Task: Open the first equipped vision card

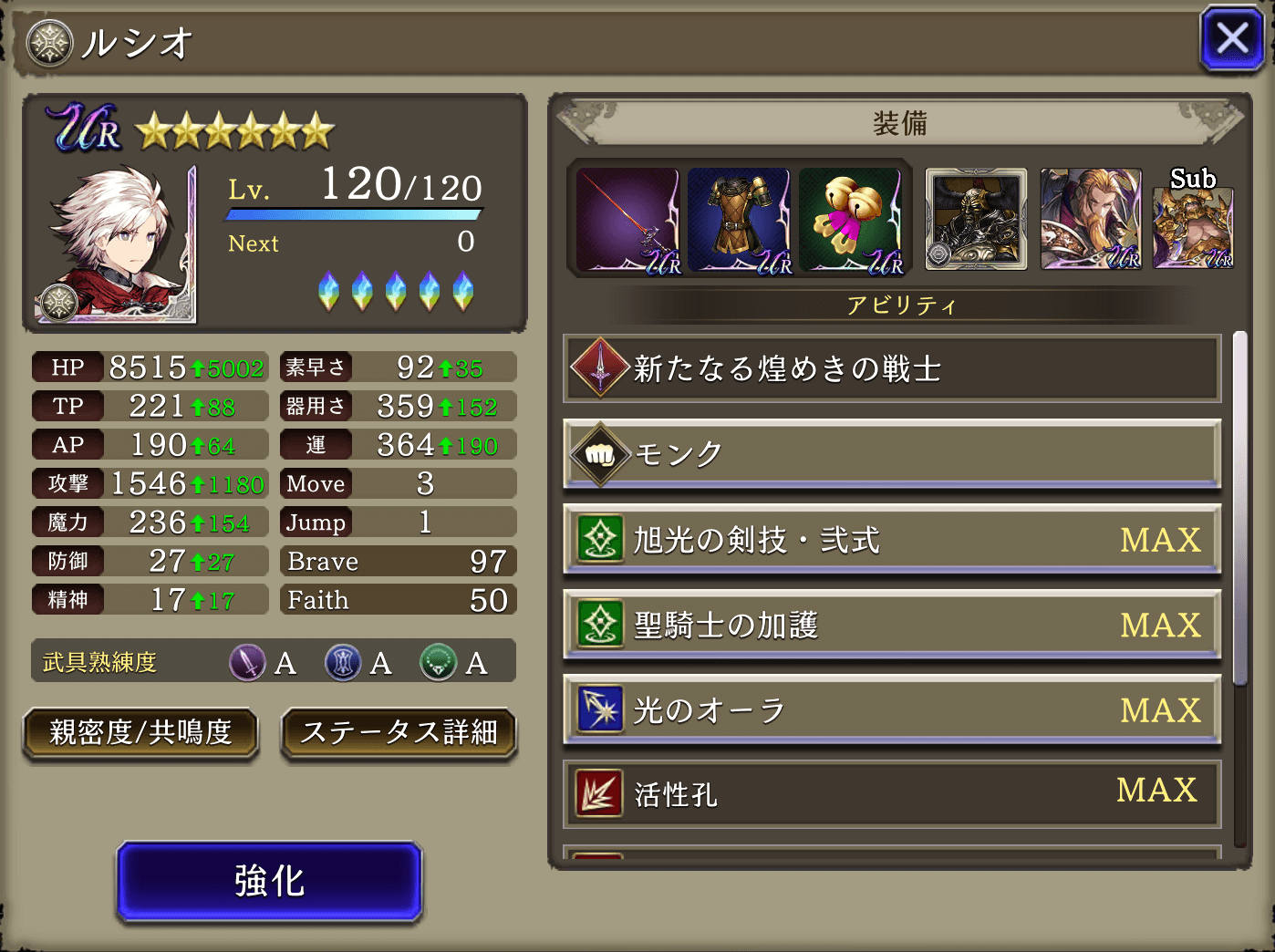Action: [x=976, y=219]
